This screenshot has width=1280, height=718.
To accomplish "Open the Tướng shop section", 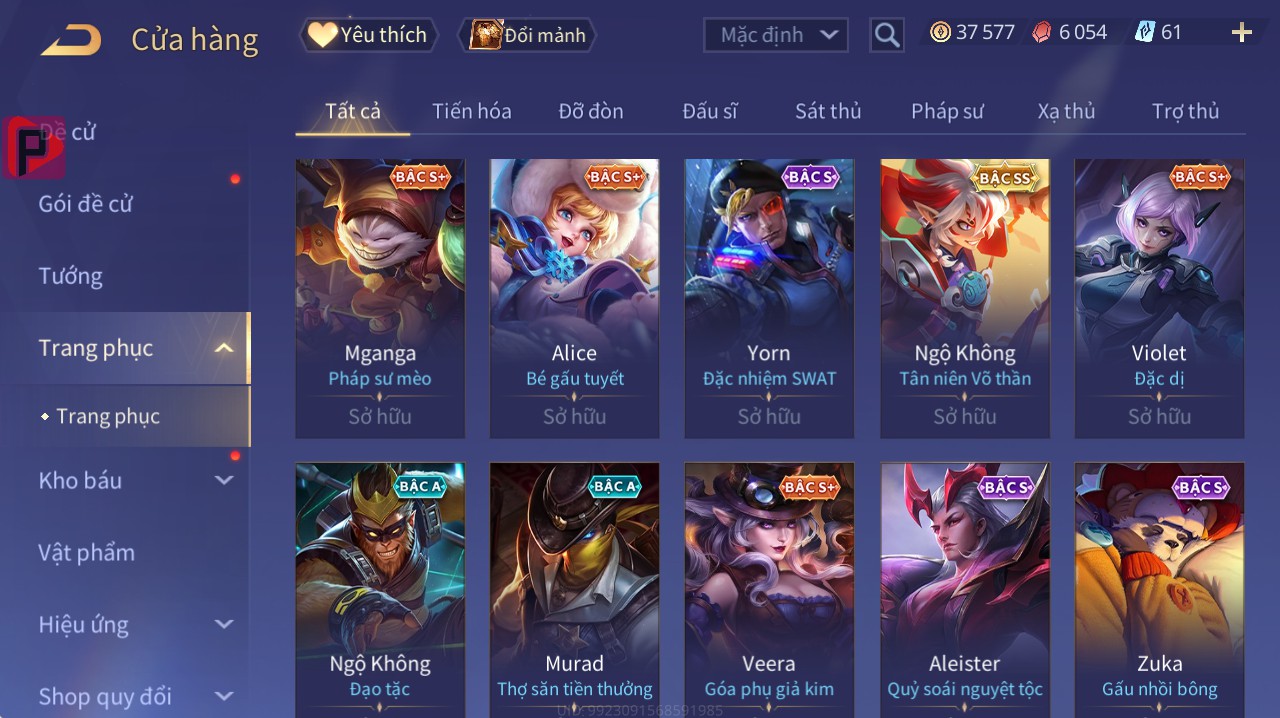I will [71, 276].
